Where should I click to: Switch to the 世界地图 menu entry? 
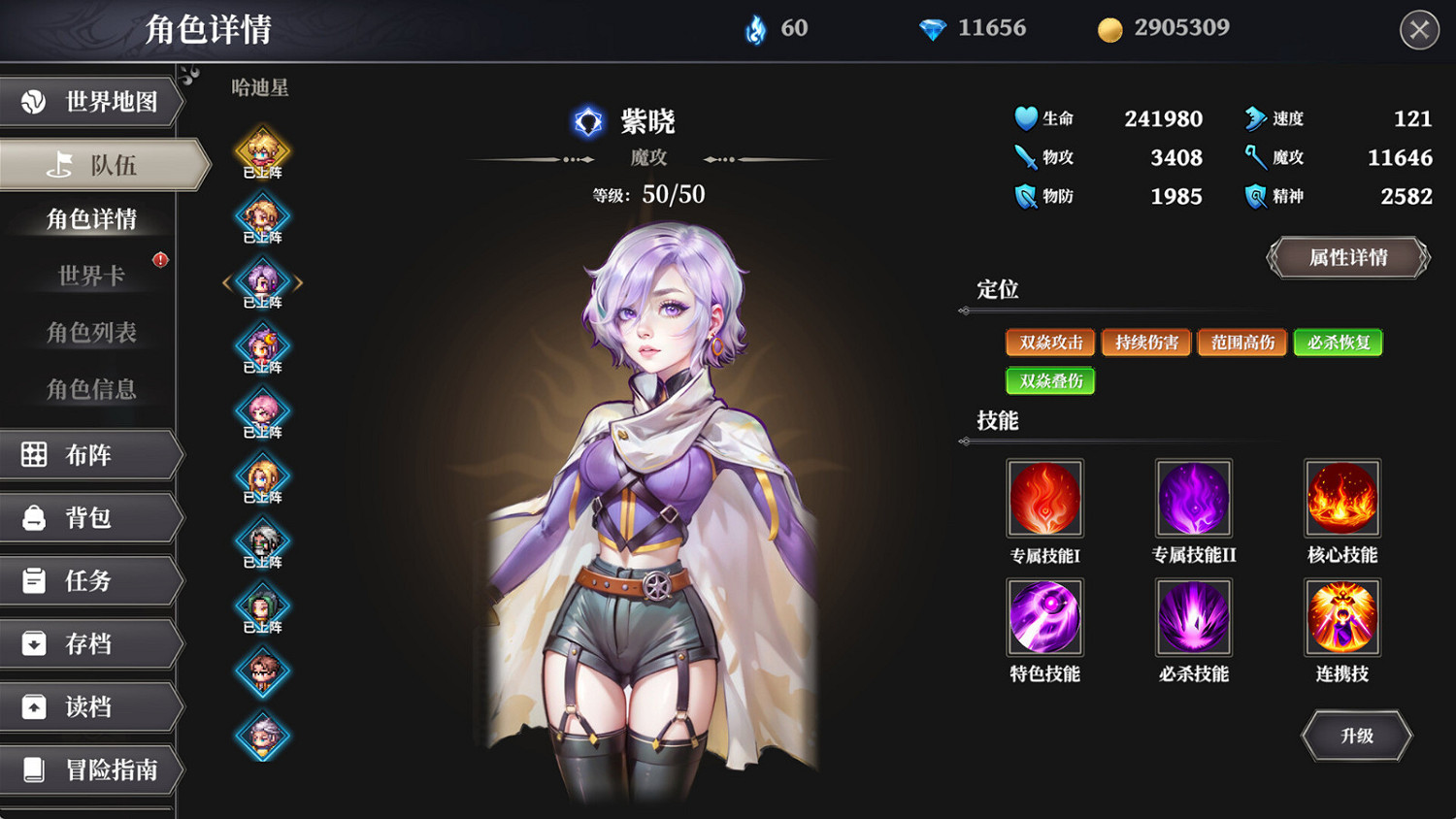pos(92,102)
